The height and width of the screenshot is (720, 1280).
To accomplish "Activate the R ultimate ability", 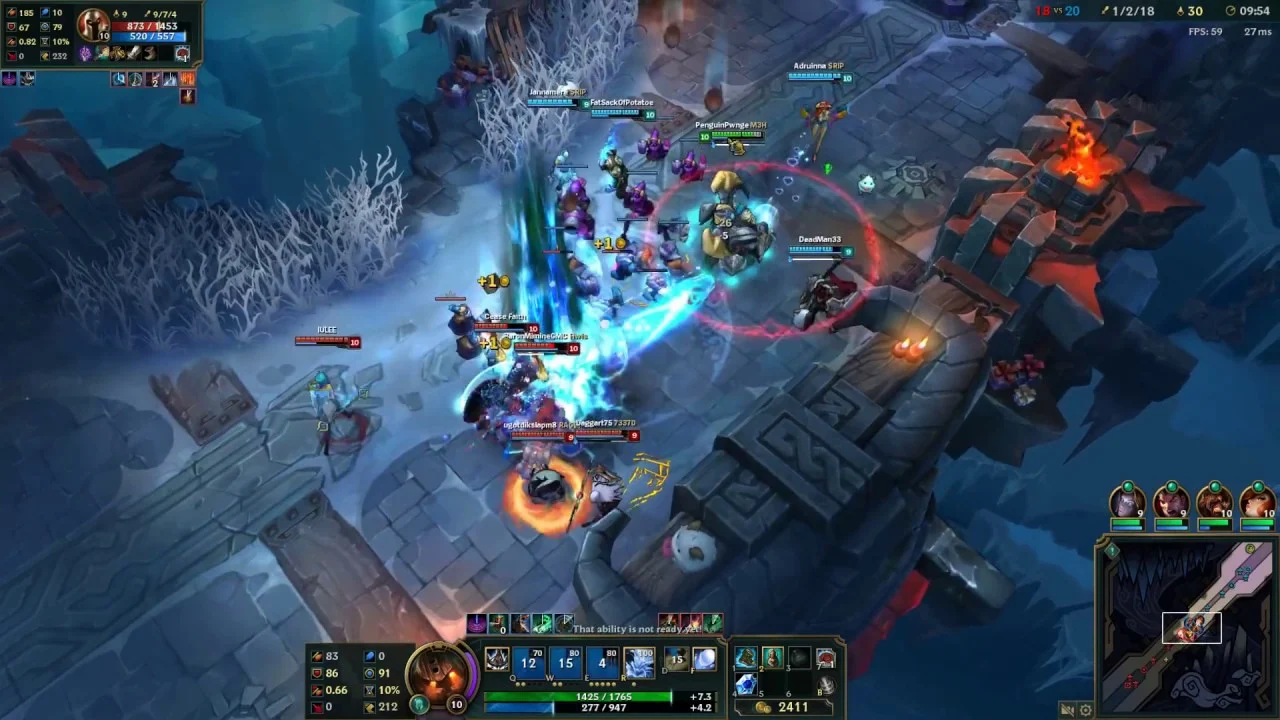I will click(640, 661).
